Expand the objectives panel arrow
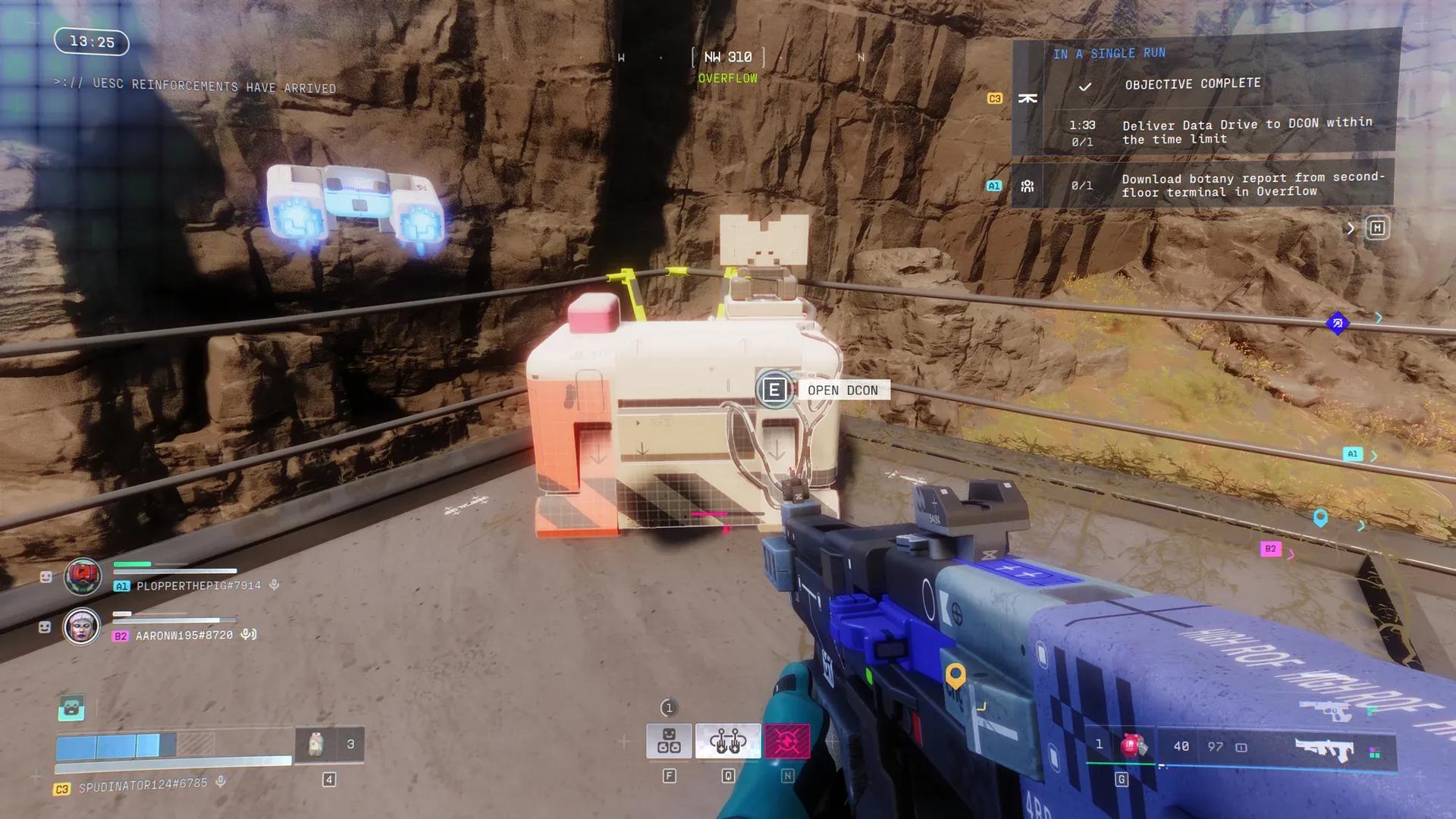Screen dimensions: 1456x819 click(1351, 228)
